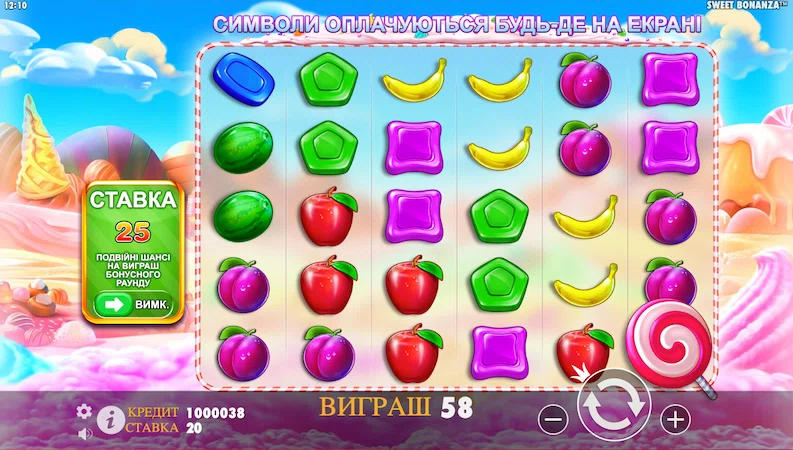Toggle the double chance 'ВИМК.' switch
This screenshot has height=450, width=793.
133,303
